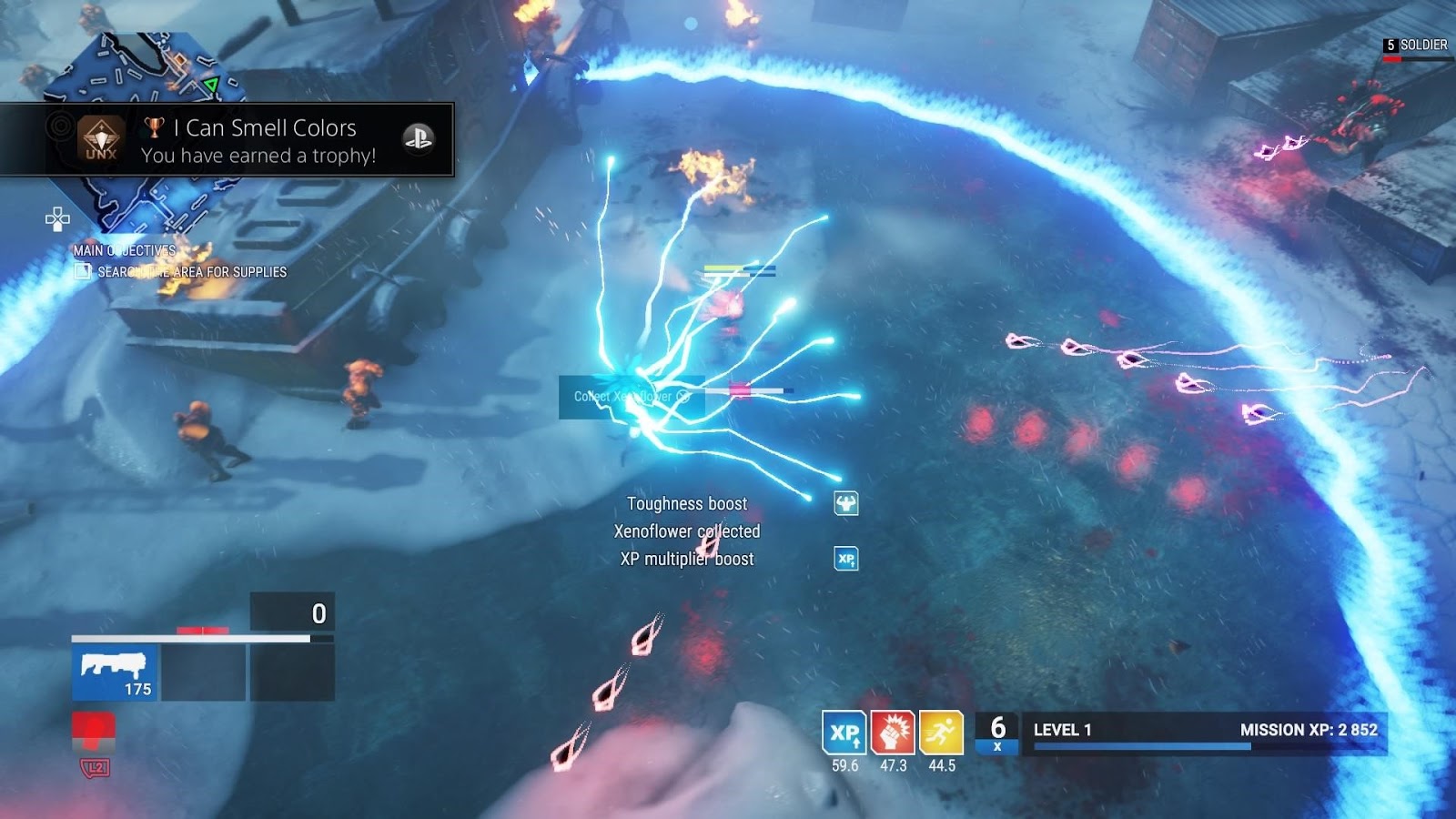Viewport: 1456px width, 819px height.
Task: Click the Toughness boost shield icon
Action: [845, 504]
